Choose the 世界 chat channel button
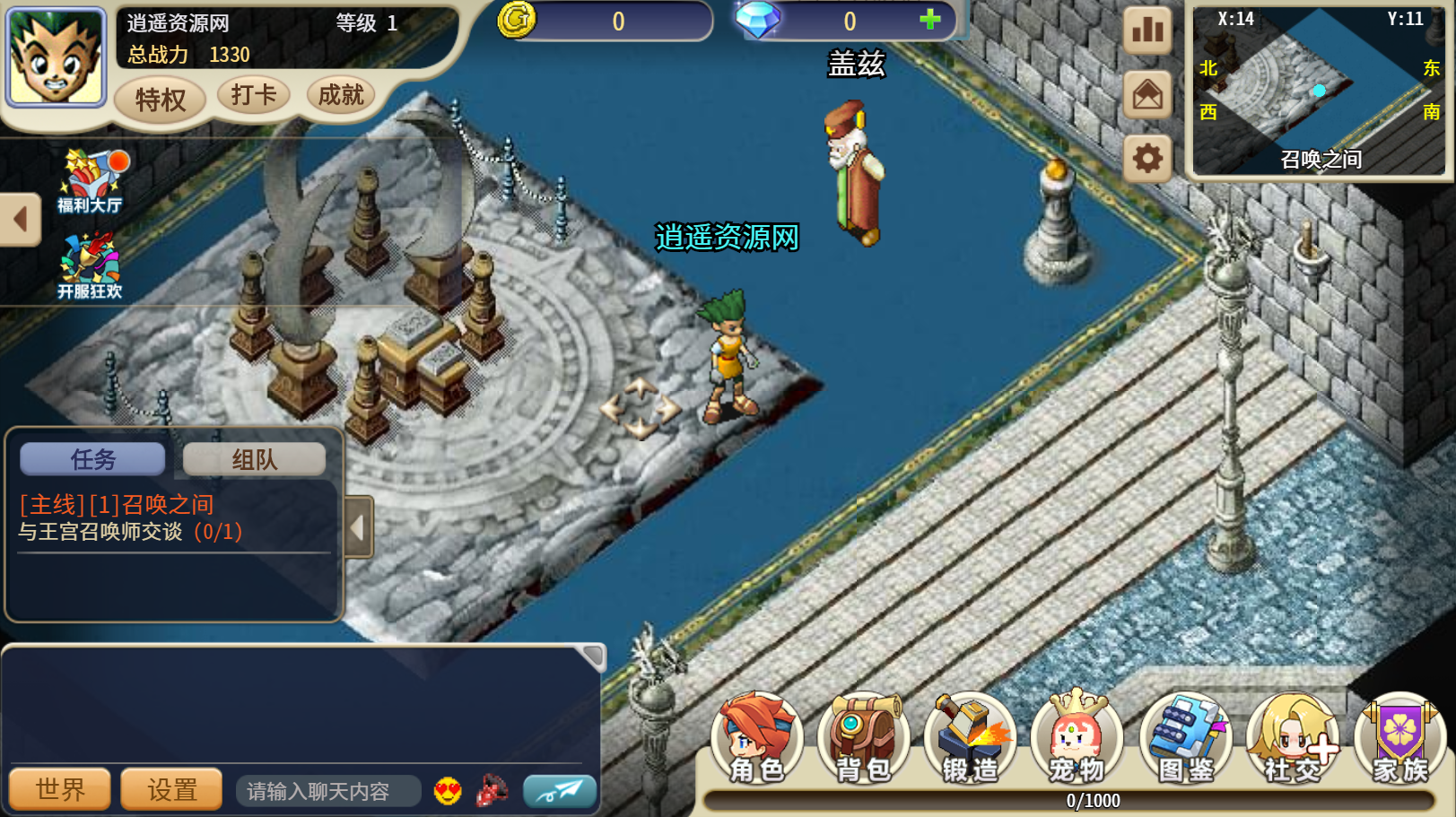The width and height of the screenshot is (1456, 817). pos(60,789)
